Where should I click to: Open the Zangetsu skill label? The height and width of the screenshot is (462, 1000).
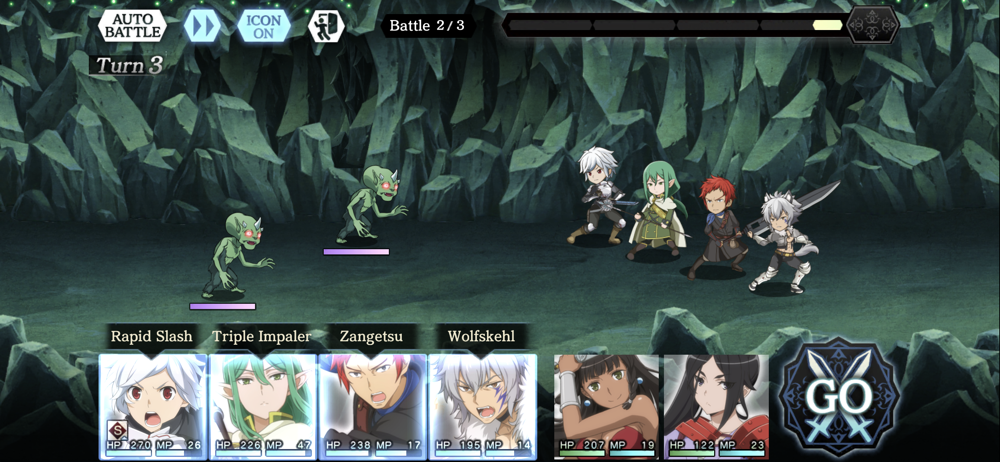[372, 337]
